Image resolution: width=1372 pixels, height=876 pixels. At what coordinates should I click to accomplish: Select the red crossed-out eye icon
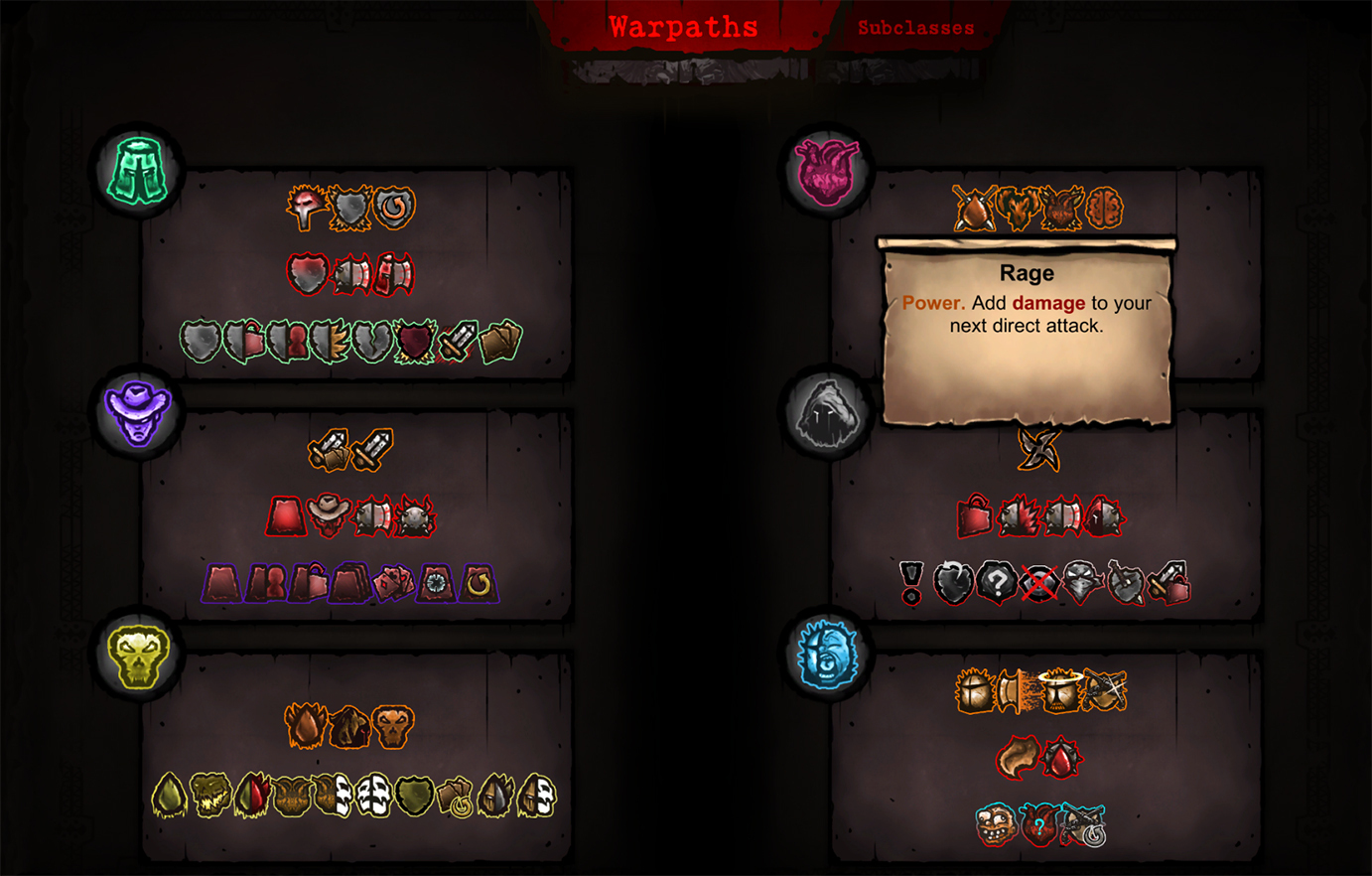pyautogui.click(x=1038, y=584)
